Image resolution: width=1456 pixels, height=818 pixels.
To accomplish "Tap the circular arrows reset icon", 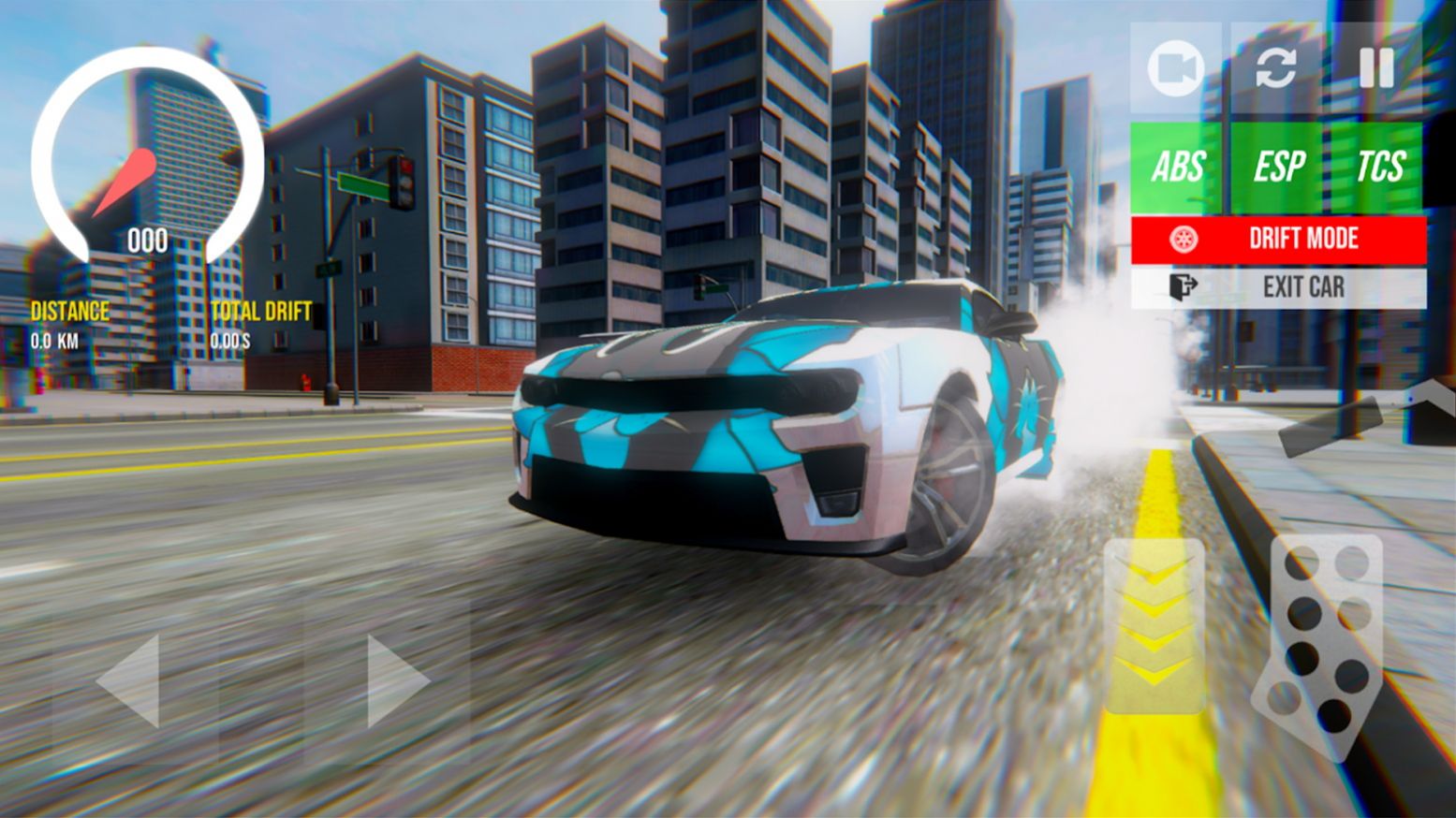I will coord(1276,68).
